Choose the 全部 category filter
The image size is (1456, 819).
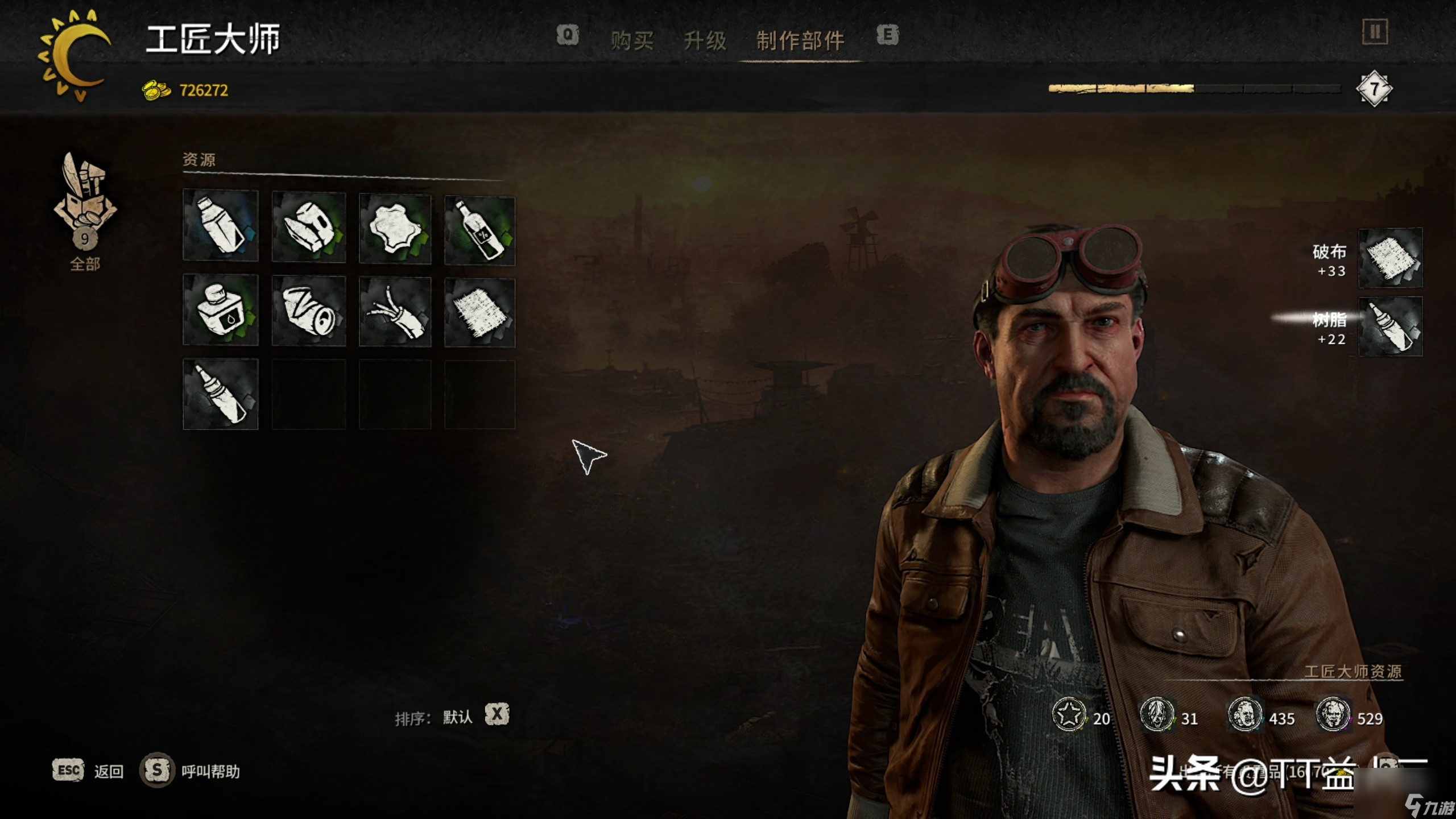point(85,212)
